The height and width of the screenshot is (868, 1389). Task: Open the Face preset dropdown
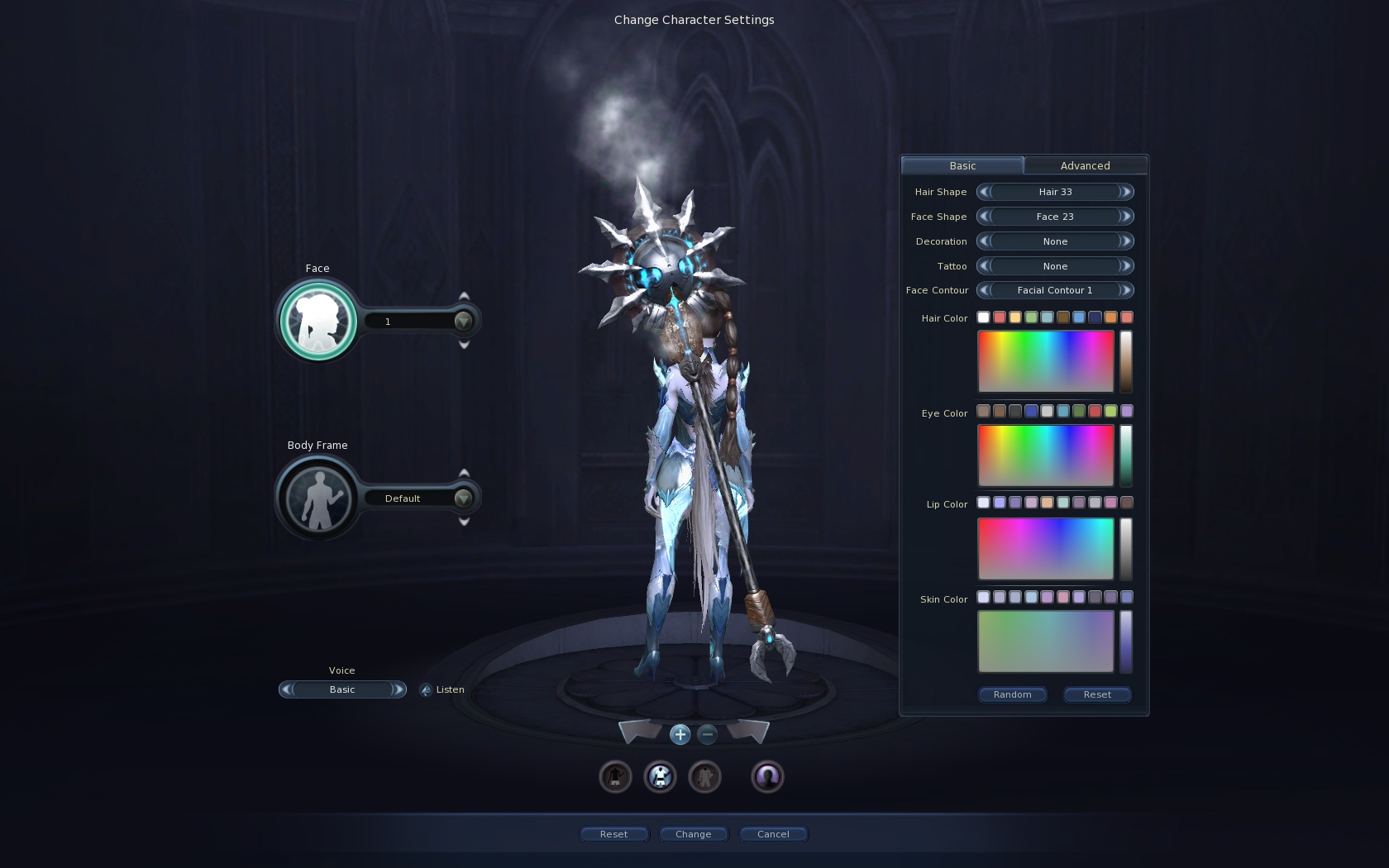[463, 321]
